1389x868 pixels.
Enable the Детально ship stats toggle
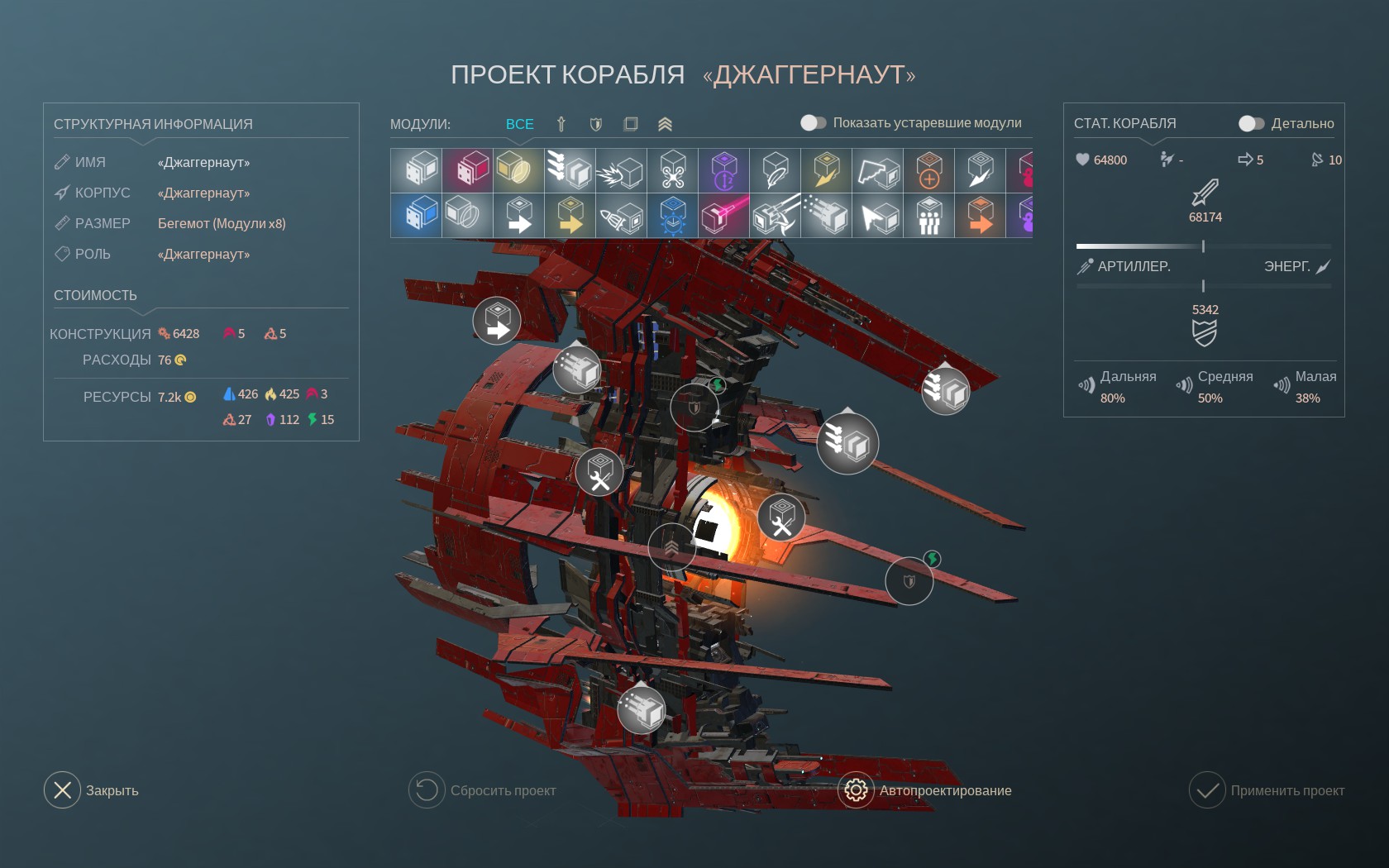point(1251,123)
